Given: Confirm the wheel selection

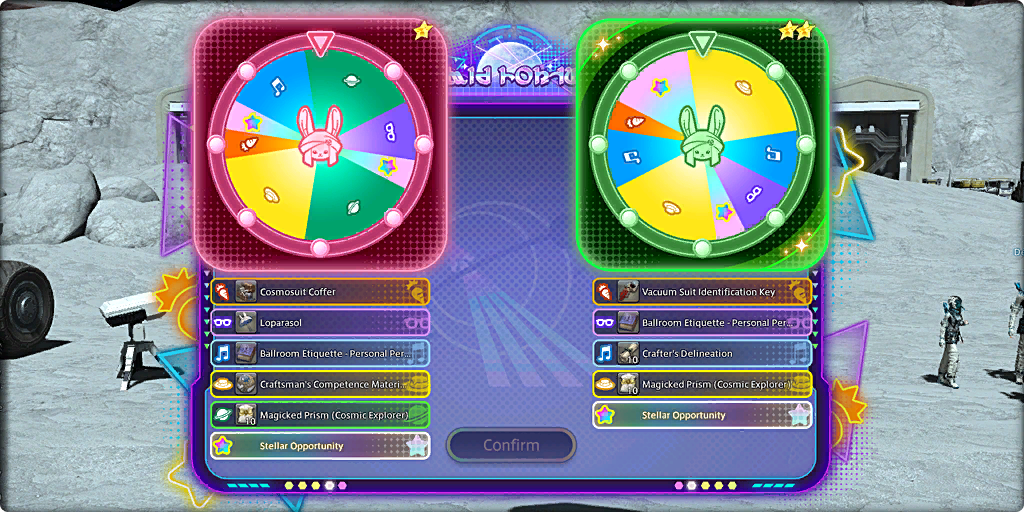Looking at the screenshot, I should (511, 445).
